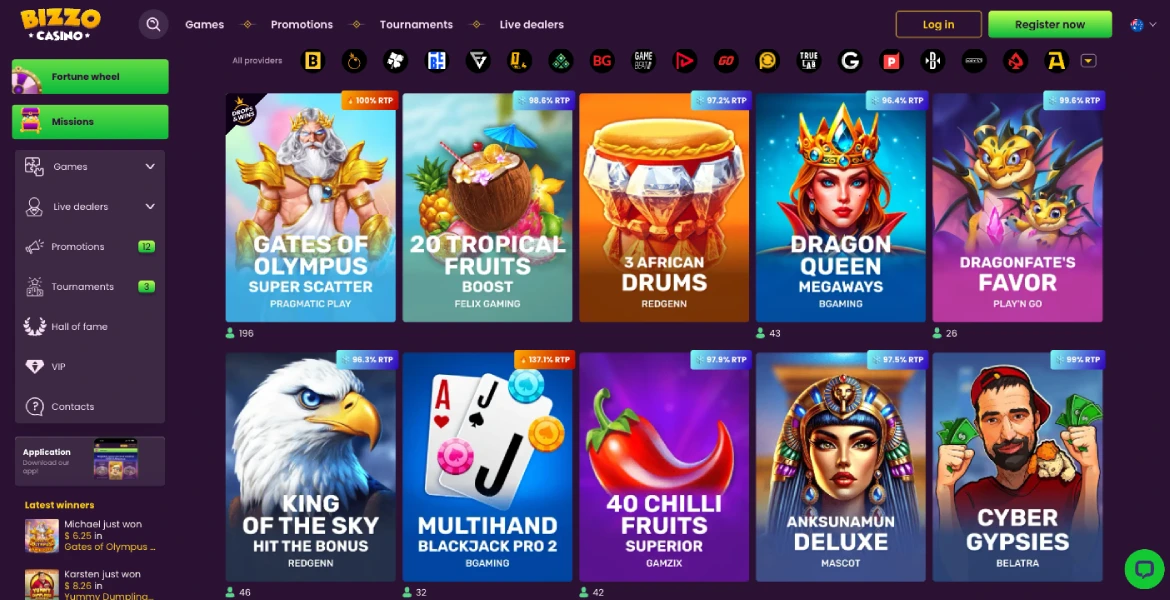Open Live dealers in the top navigation
1170x600 pixels.
click(x=531, y=24)
